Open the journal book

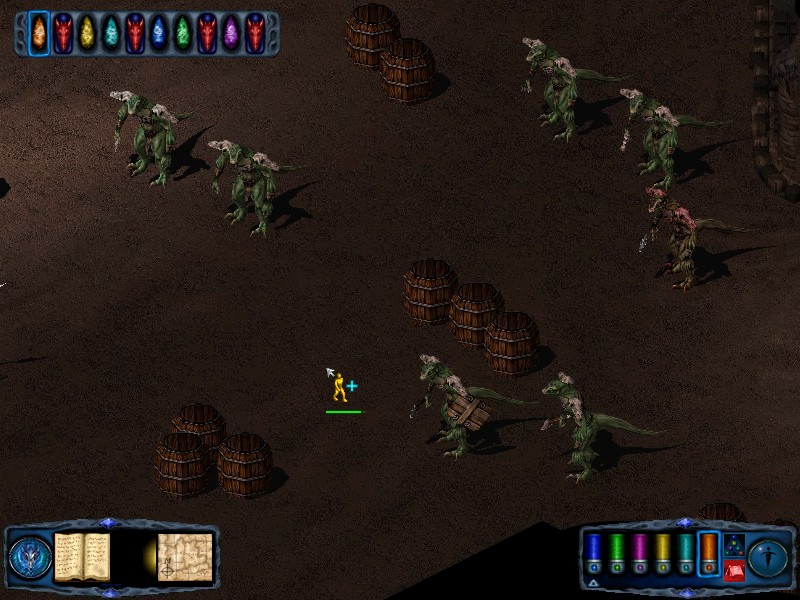(x=82, y=556)
